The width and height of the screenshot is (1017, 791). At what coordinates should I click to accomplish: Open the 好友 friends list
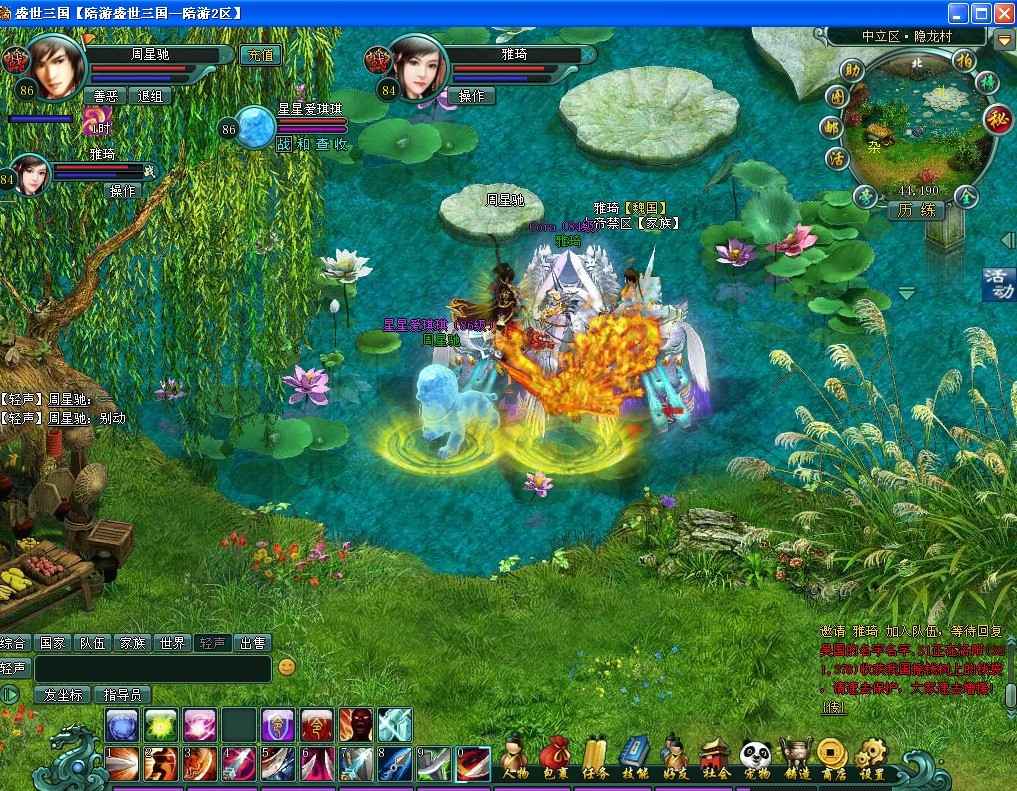[x=675, y=759]
